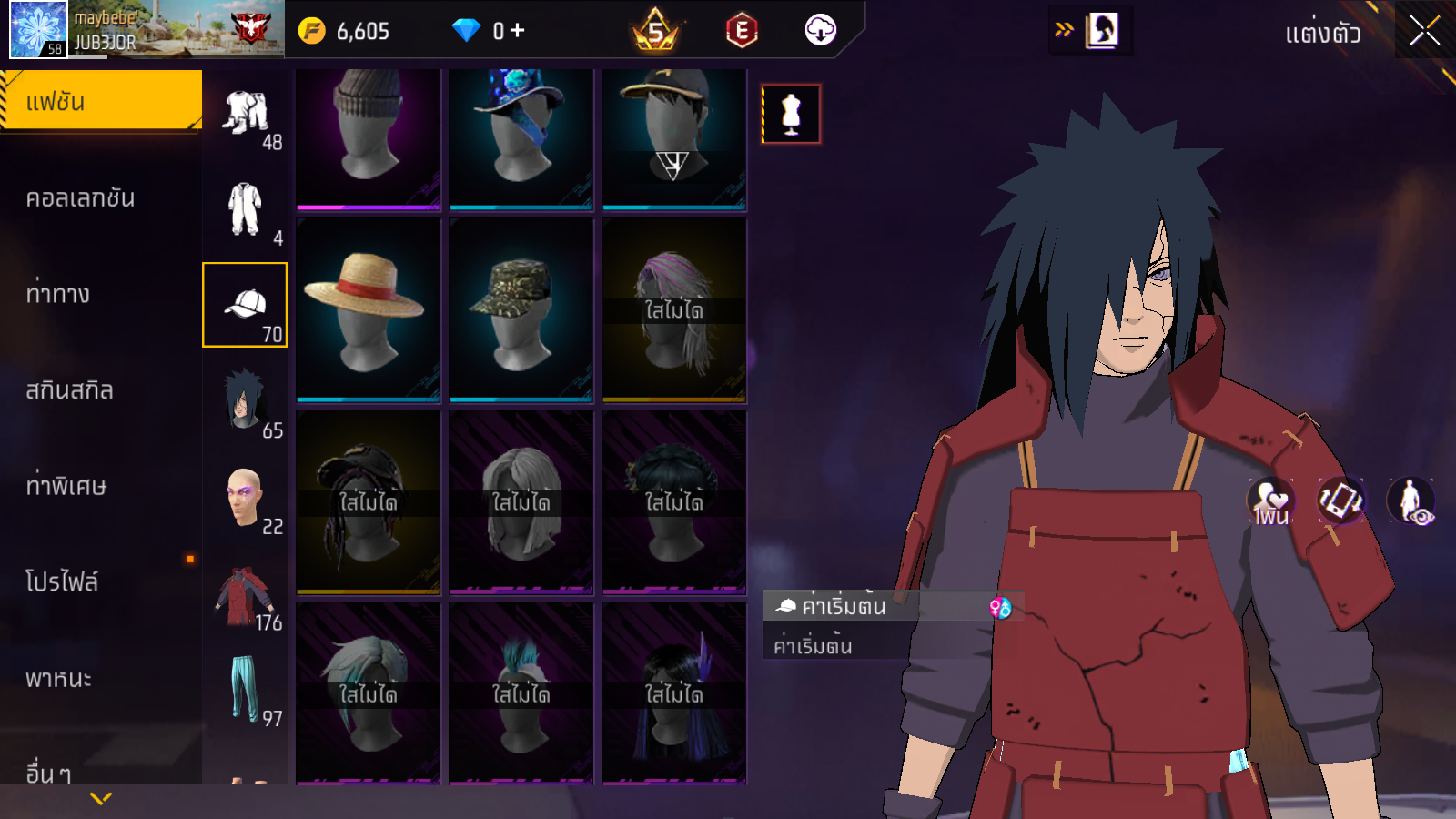Select the แฟชั่น fashion tab
Screen dimensions: 1456x819
pos(100,101)
